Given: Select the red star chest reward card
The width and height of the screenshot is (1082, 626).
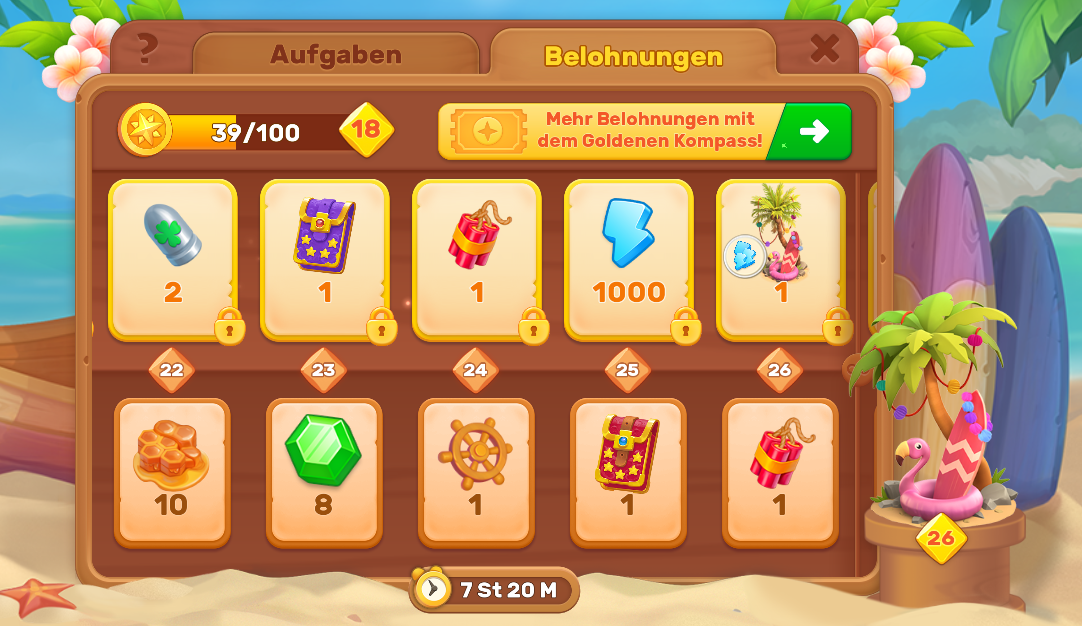Looking at the screenshot, I should pyautogui.click(x=627, y=472).
